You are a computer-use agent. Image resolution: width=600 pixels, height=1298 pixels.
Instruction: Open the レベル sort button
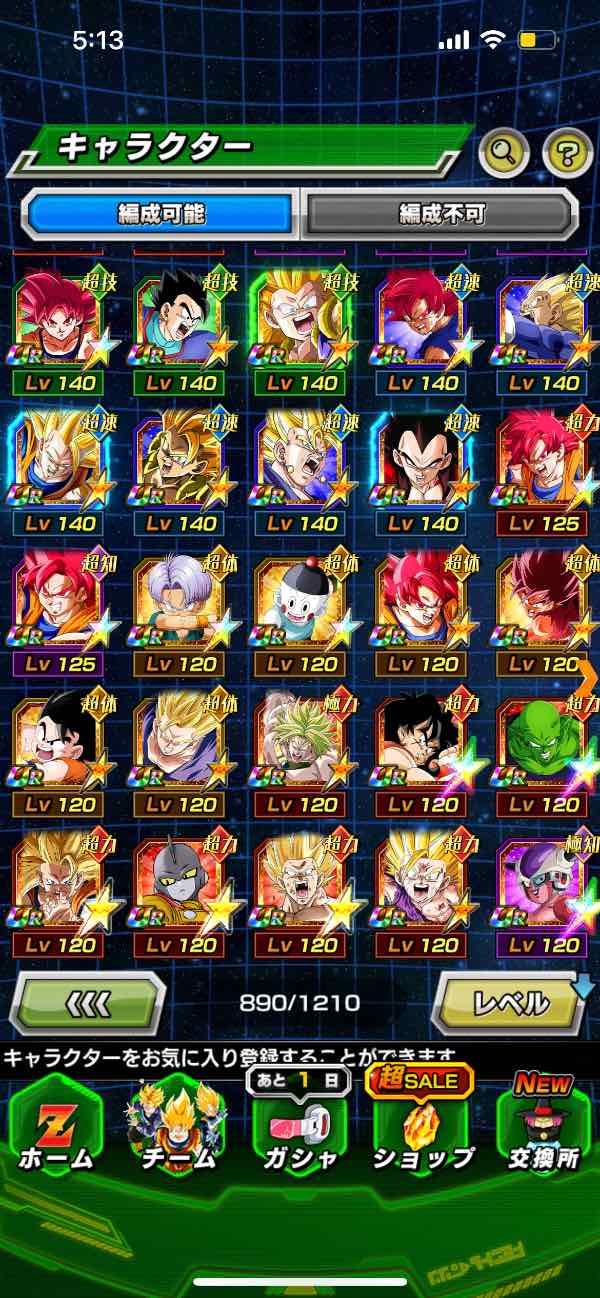(509, 1001)
